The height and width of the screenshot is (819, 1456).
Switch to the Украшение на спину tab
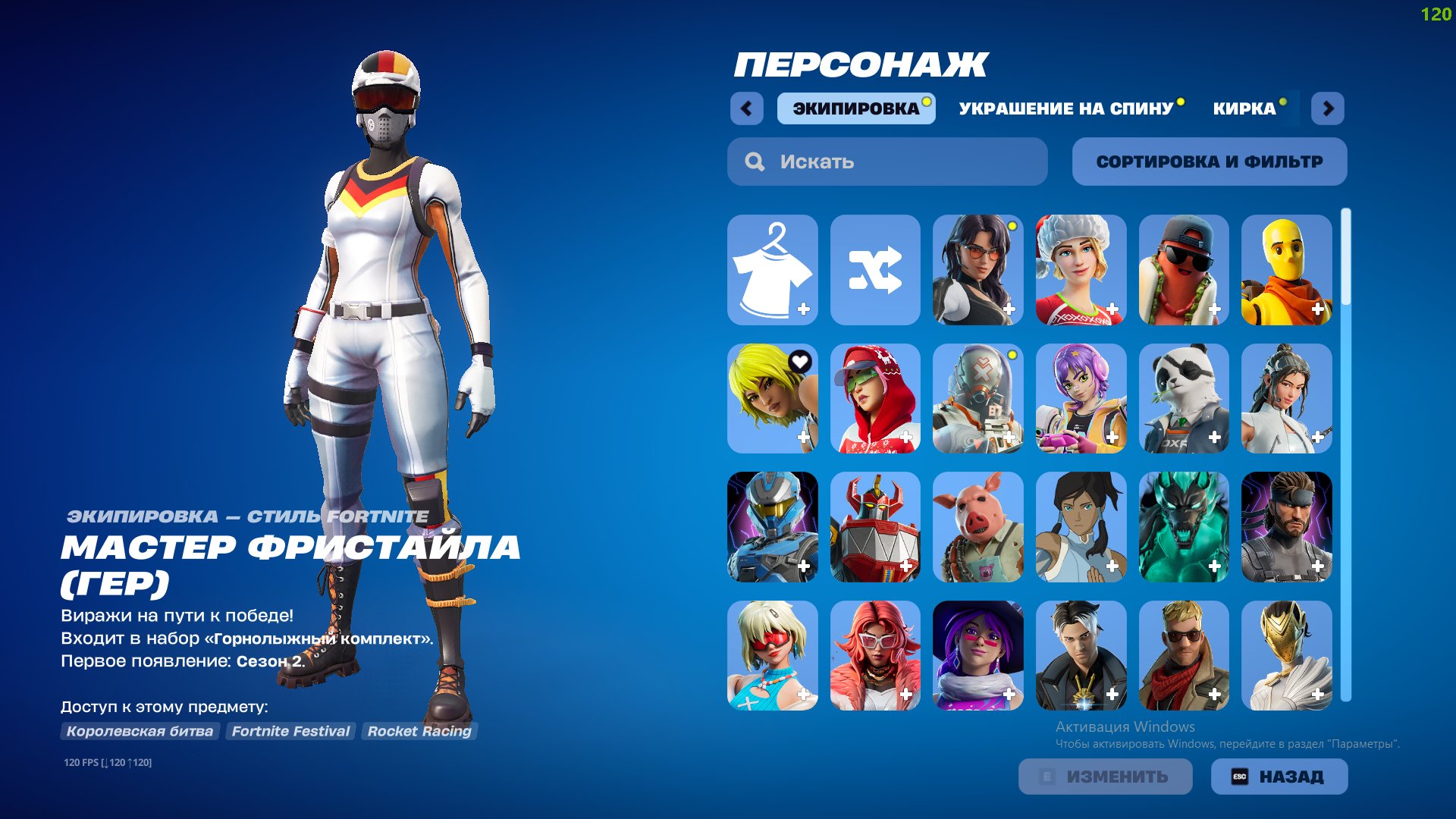tap(1065, 108)
